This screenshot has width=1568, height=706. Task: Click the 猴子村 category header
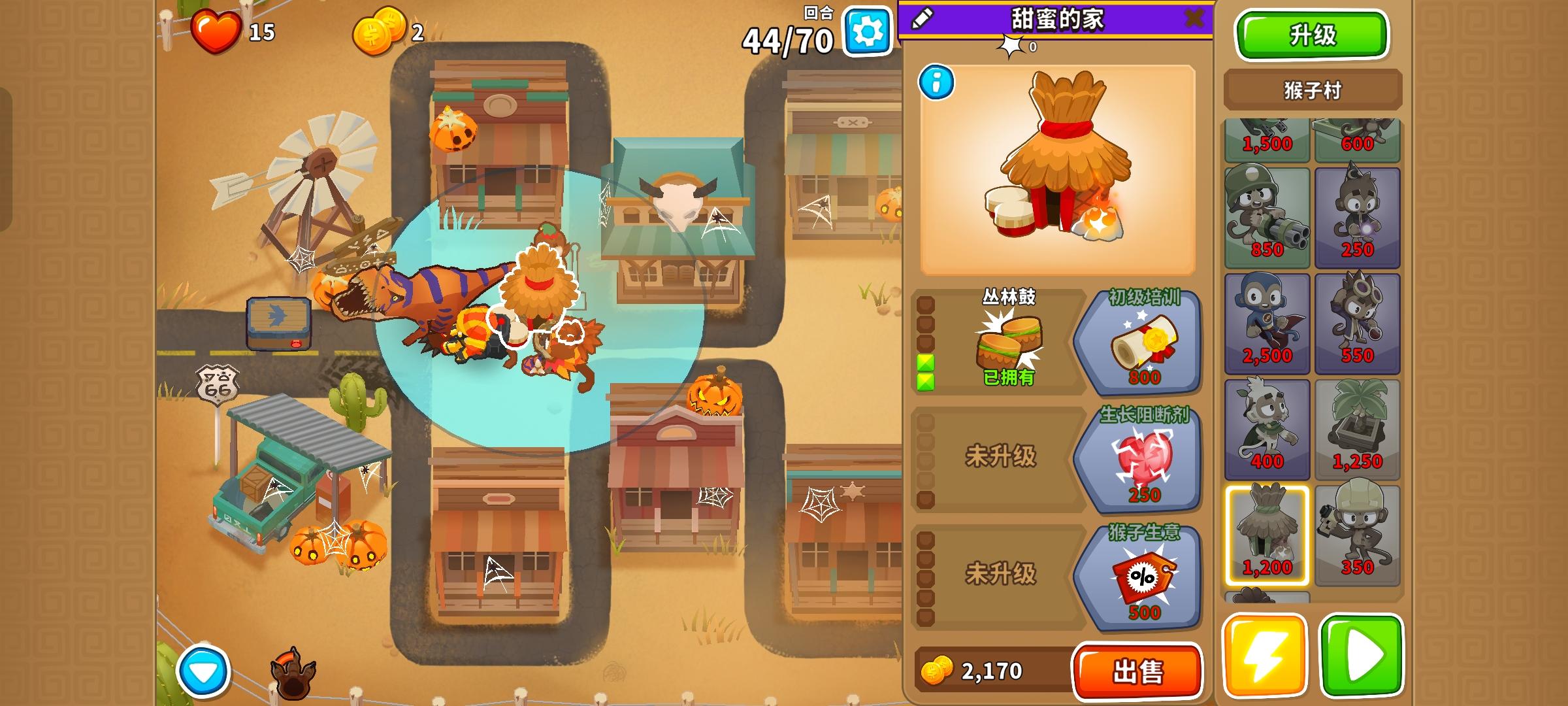[x=1312, y=88]
